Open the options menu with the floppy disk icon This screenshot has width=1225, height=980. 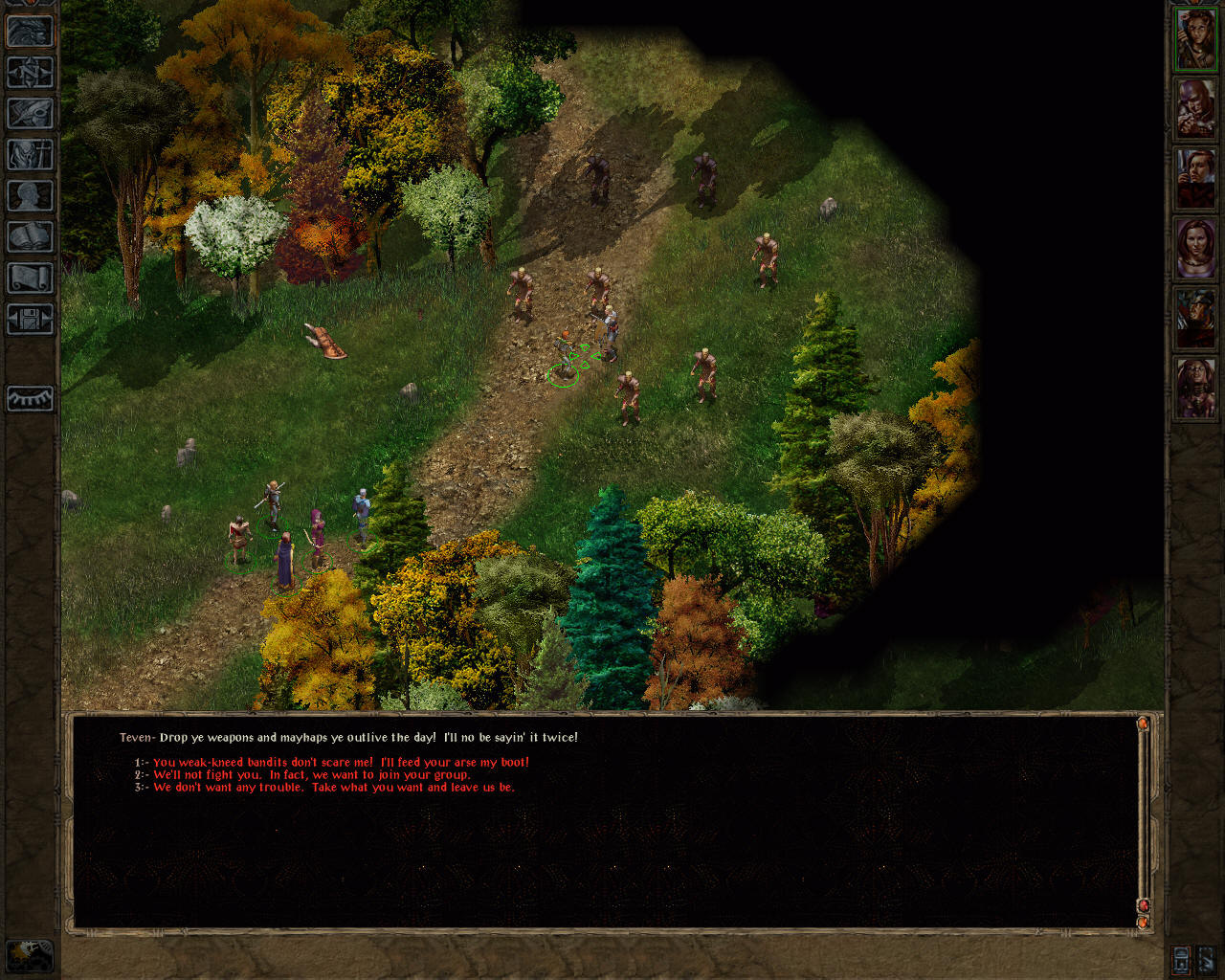(x=31, y=319)
